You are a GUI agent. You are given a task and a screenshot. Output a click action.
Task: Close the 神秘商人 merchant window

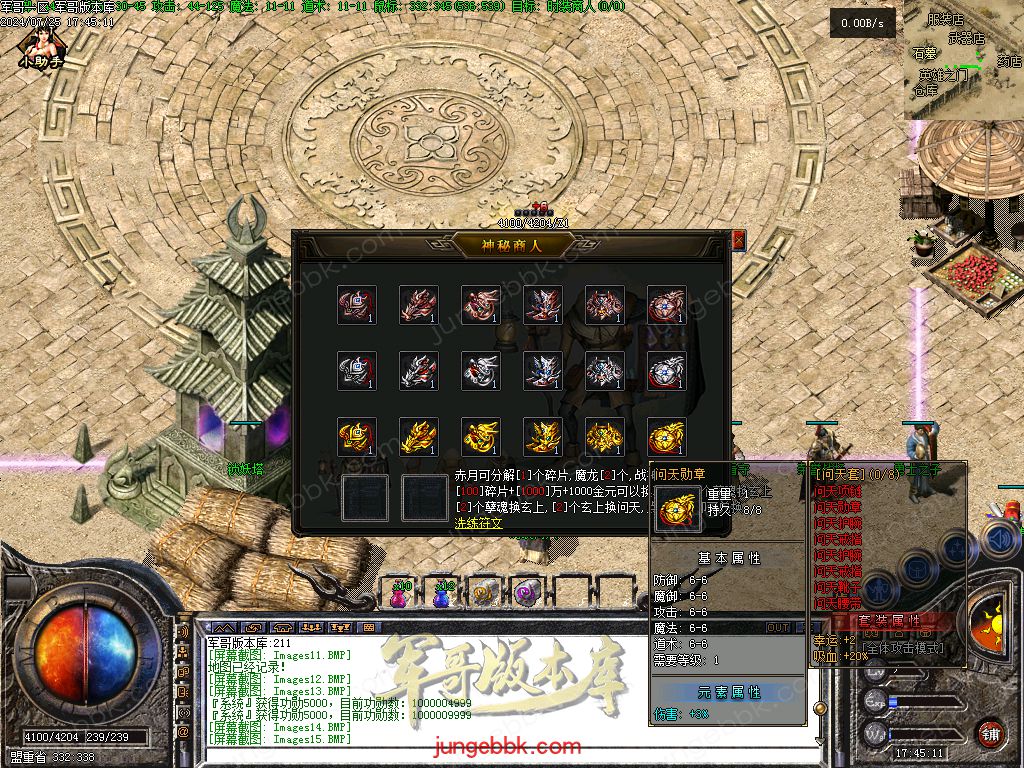click(x=738, y=240)
